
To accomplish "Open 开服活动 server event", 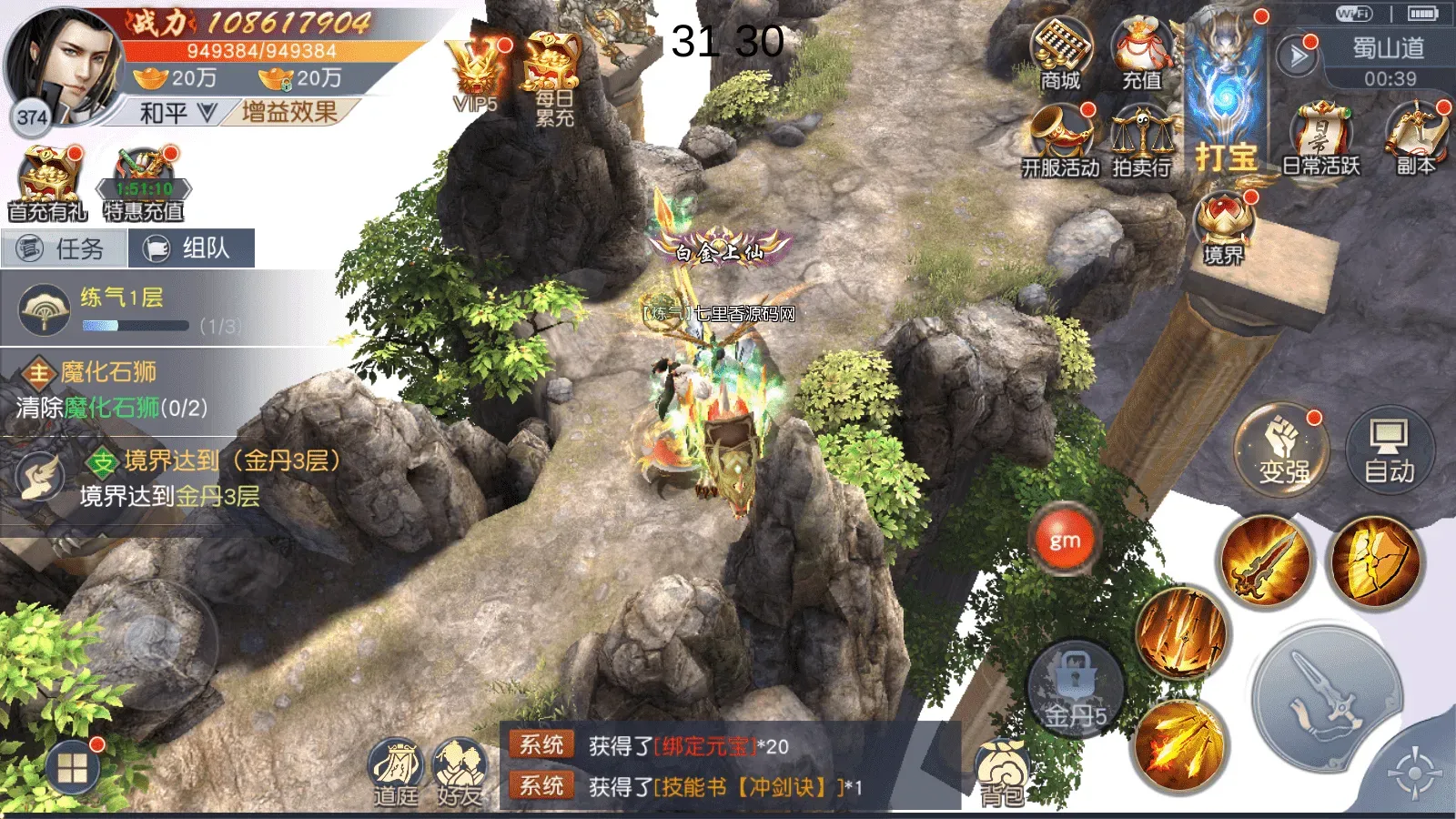I will pyautogui.click(x=1061, y=138).
